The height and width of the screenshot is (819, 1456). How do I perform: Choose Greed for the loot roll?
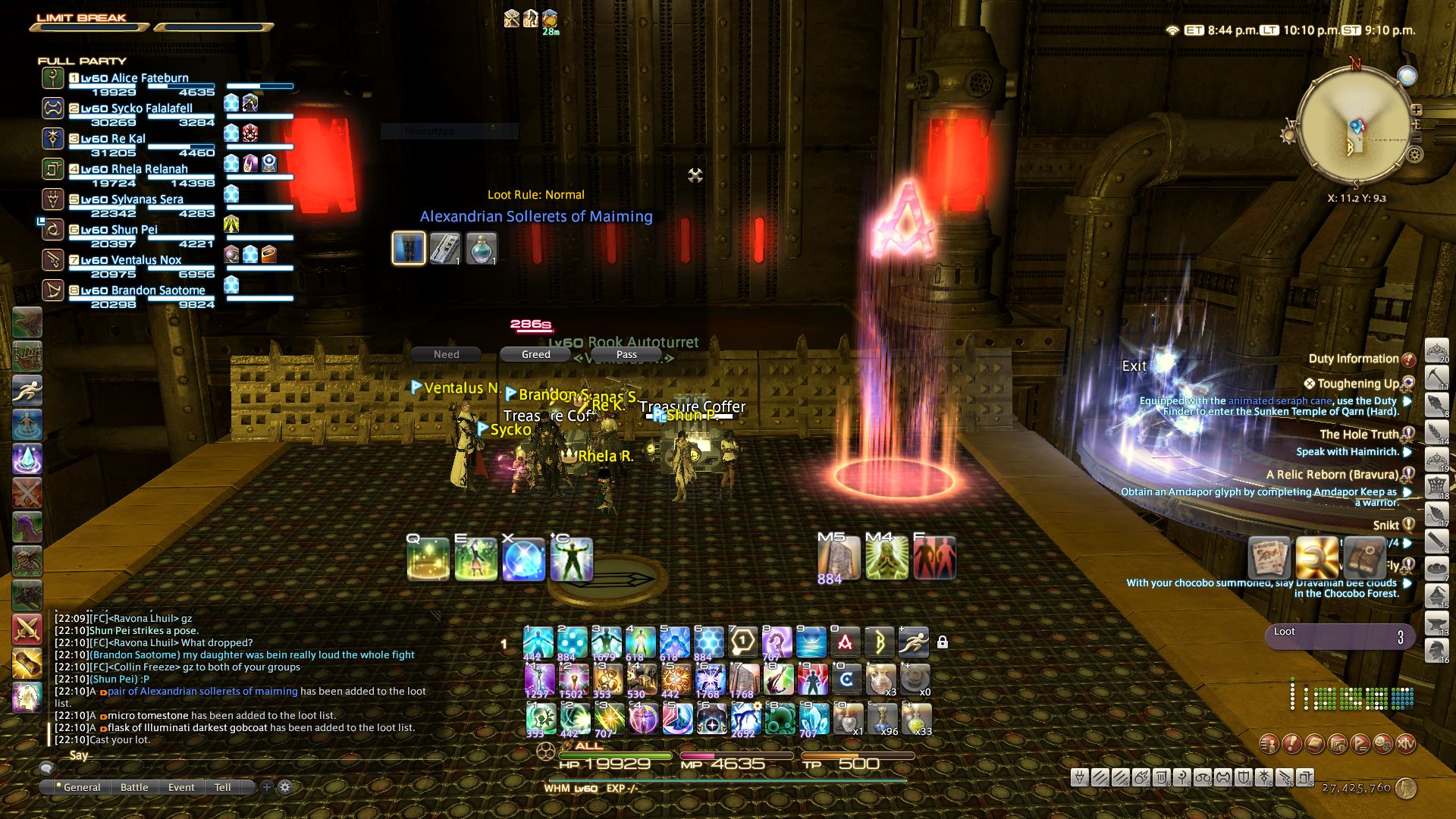tap(535, 354)
